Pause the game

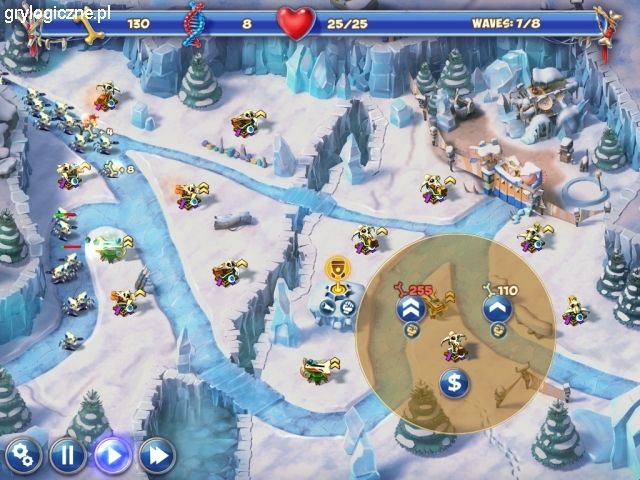68,457
